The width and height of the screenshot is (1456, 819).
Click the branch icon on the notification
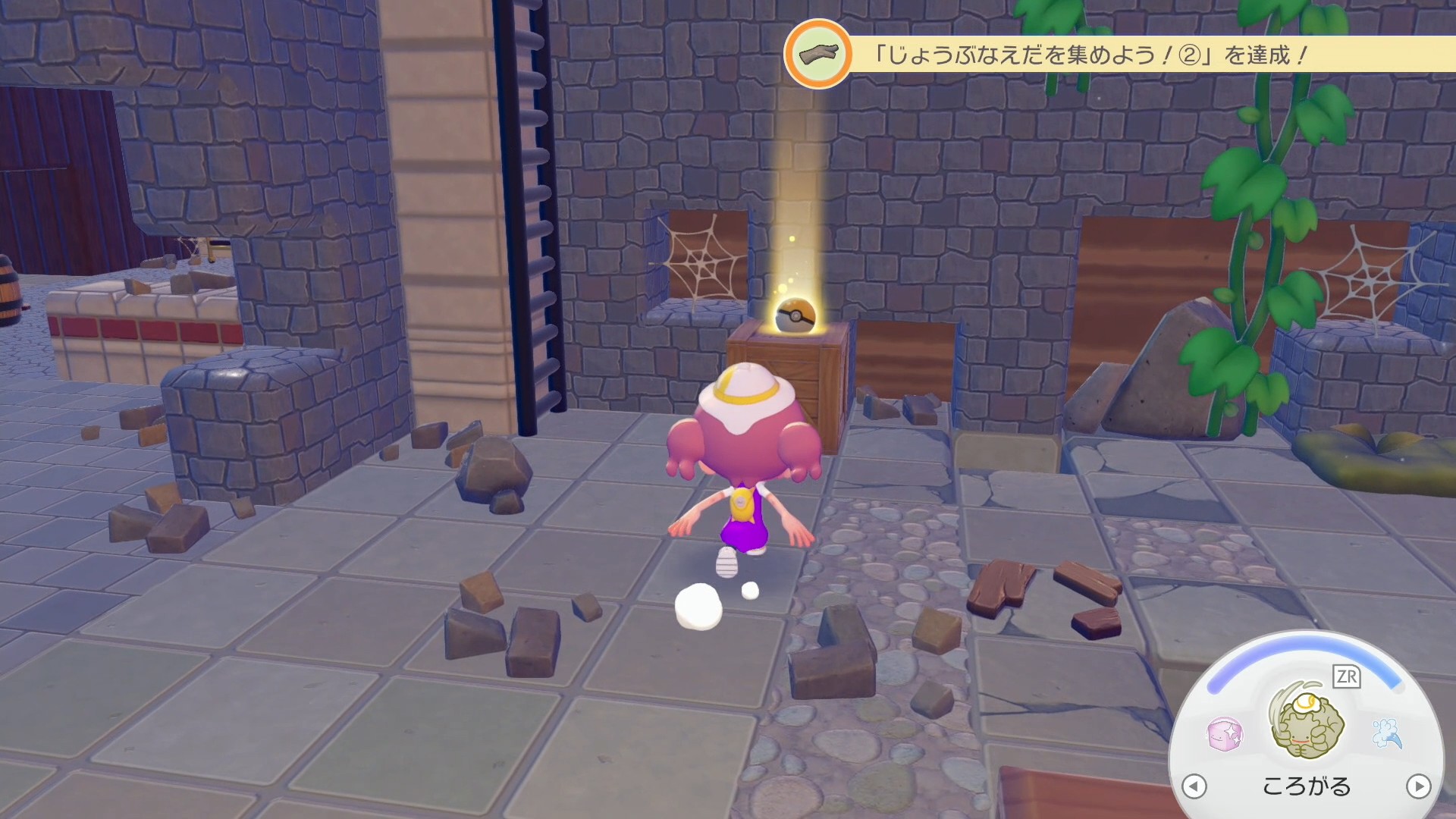click(x=818, y=54)
